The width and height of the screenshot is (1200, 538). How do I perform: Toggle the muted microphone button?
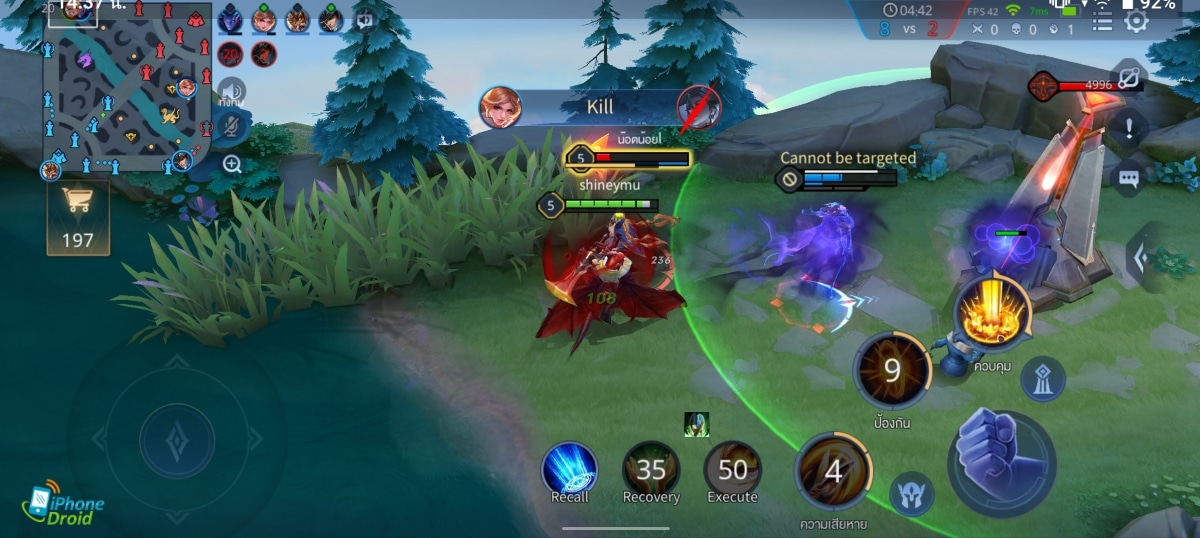click(232, 128)
